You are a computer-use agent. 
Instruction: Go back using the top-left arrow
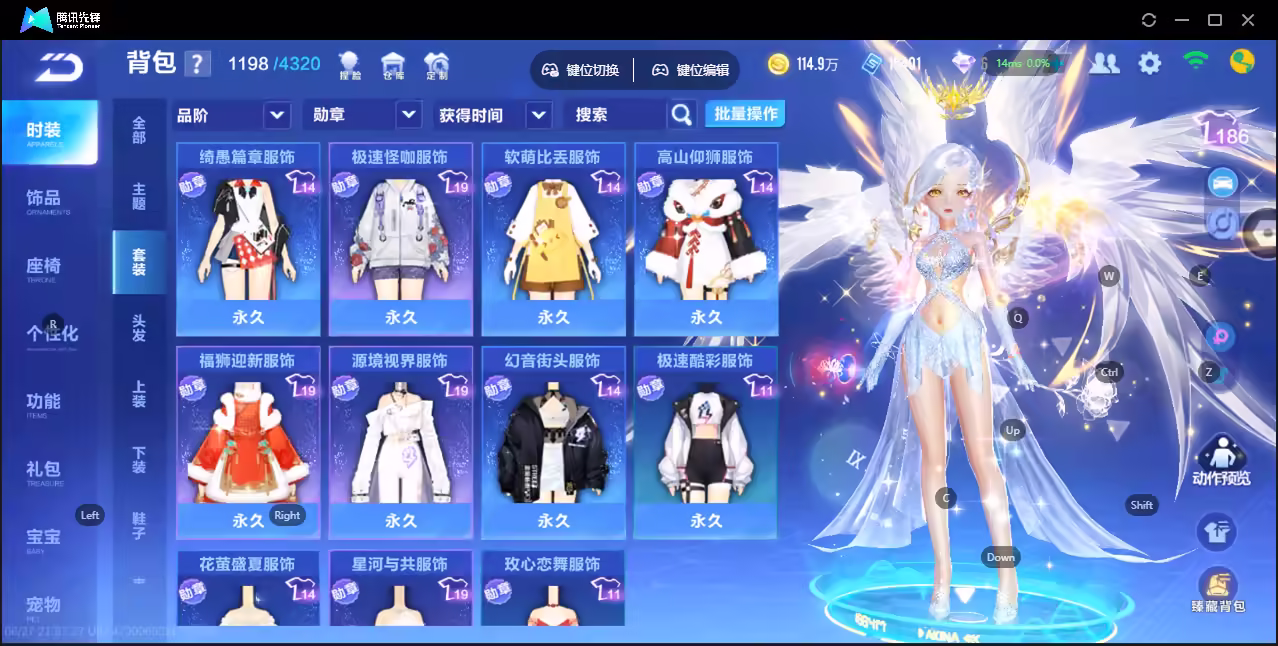58,67
